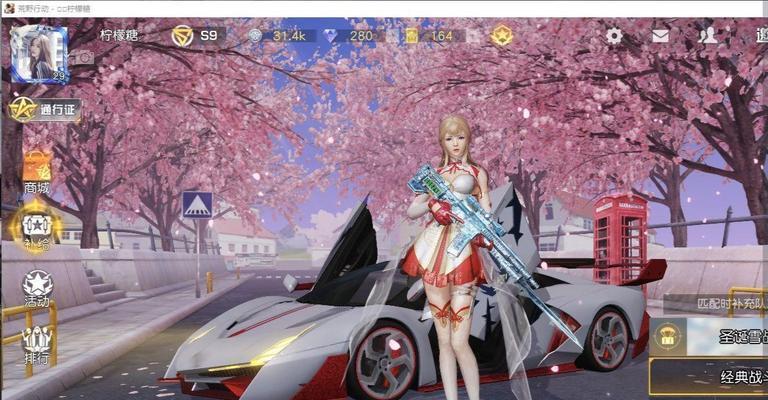The image size is (768, 400).
Task: Toggle the 匹配时补充队友 matchmaking option
Action: 716,301
